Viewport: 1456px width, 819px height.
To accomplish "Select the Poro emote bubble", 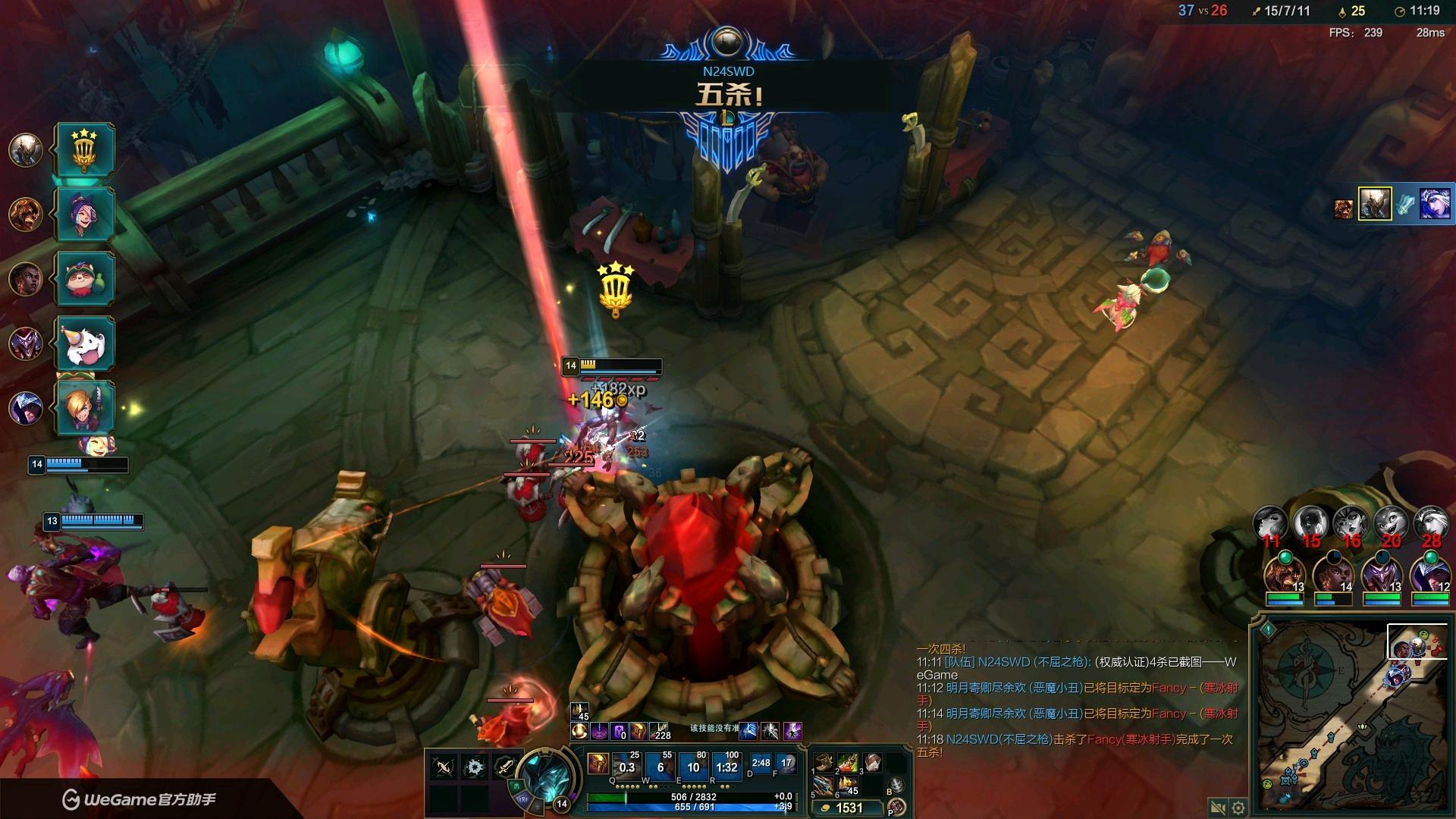I will [85, 344].
